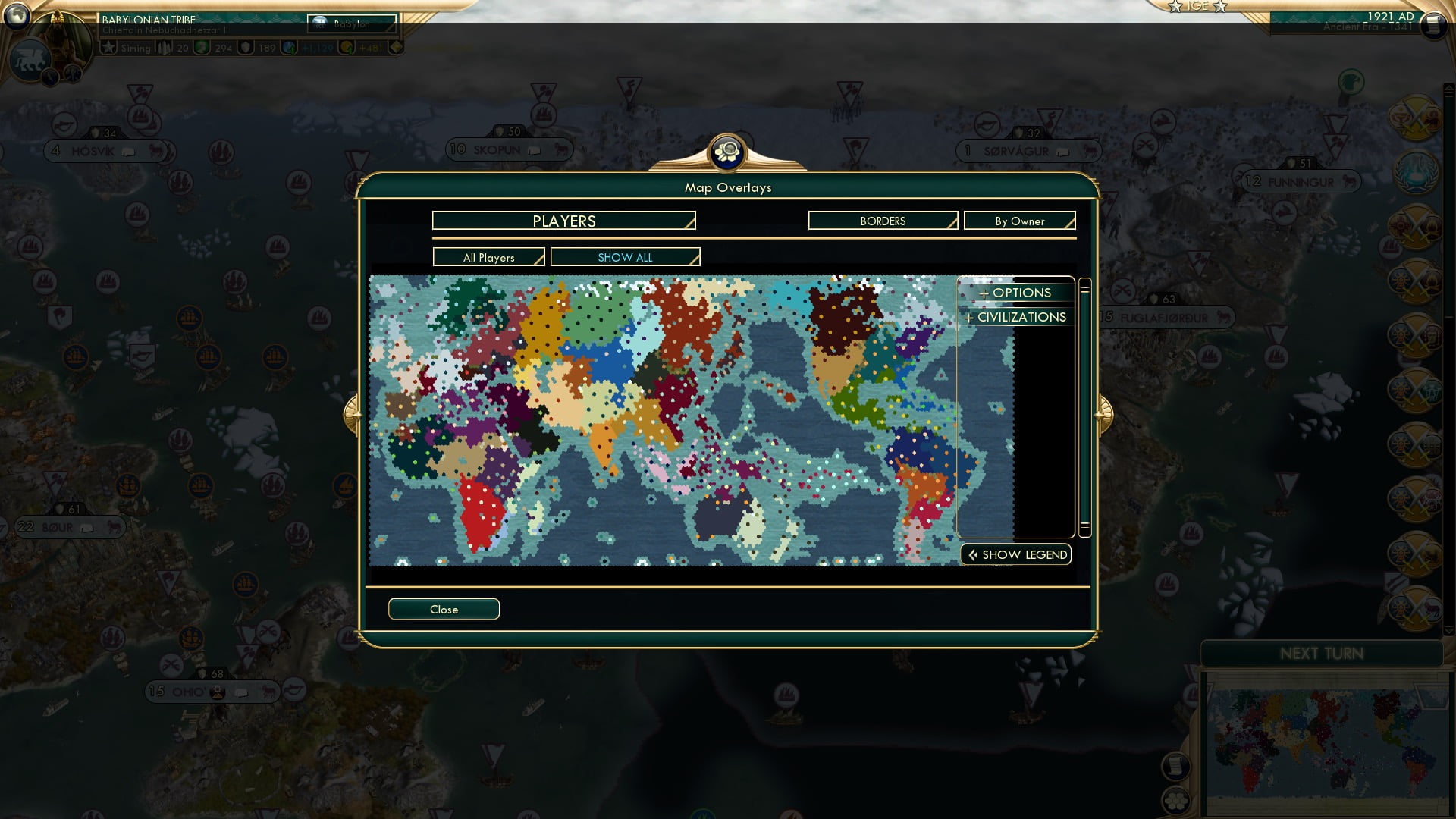1456x819 pixels.
Task: Expand the OPTIONS section
Action: click(x=1016, y=293)
